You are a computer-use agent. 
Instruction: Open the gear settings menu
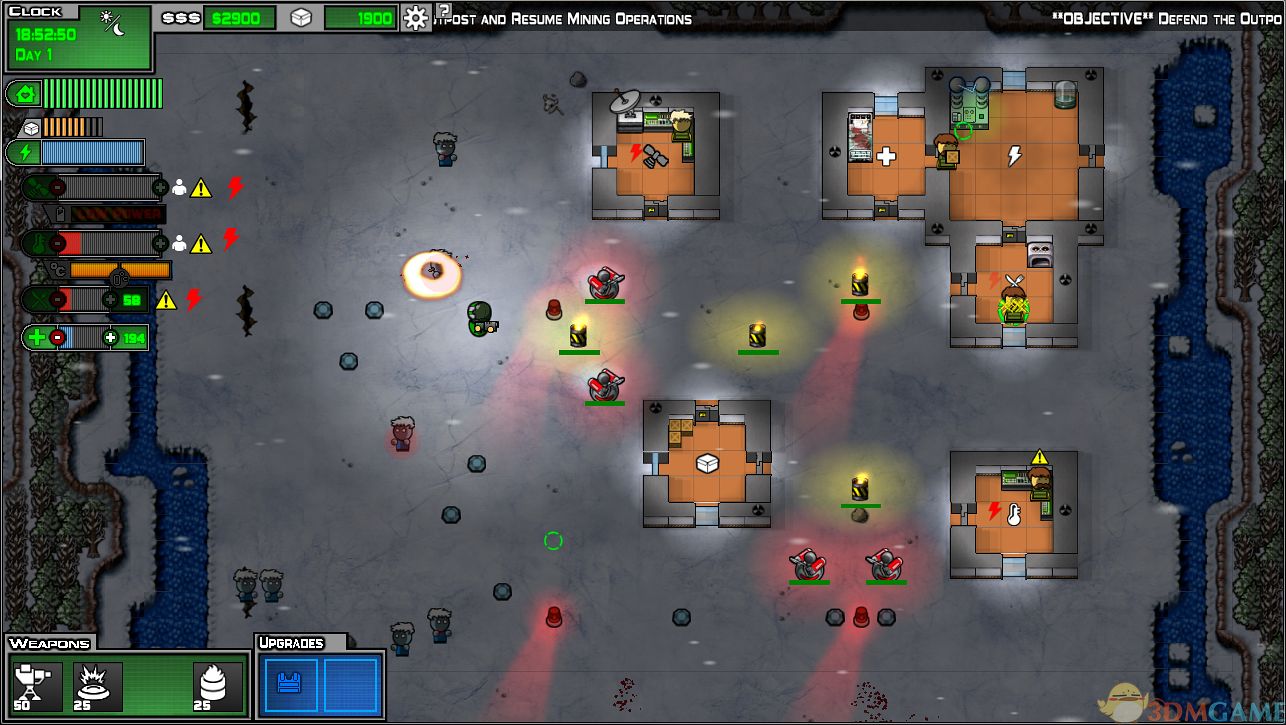pos(416,18)
